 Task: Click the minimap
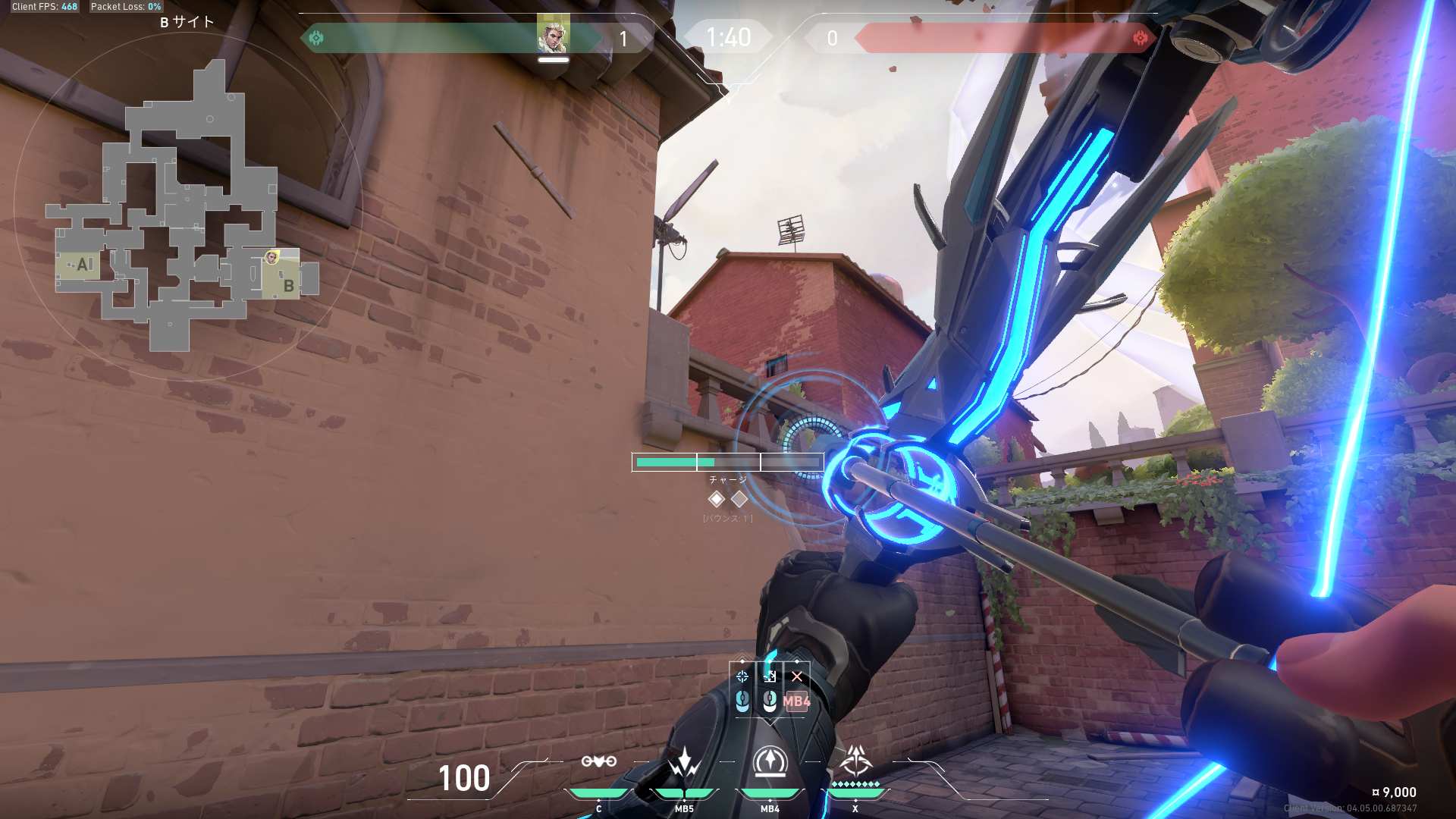coord(187,206)
